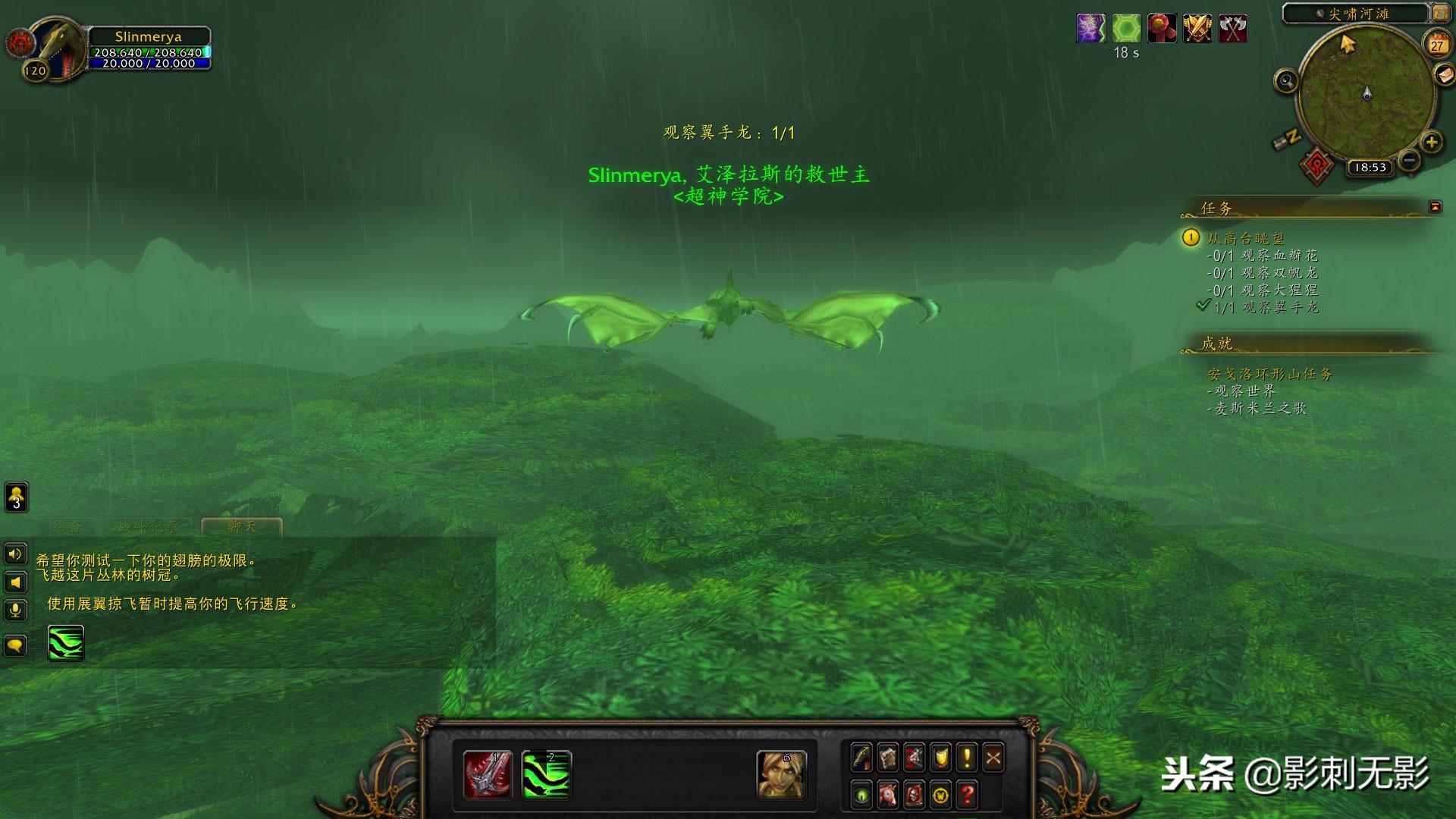Collapse the 任务 objective tracker

[x=1435, y=206]
